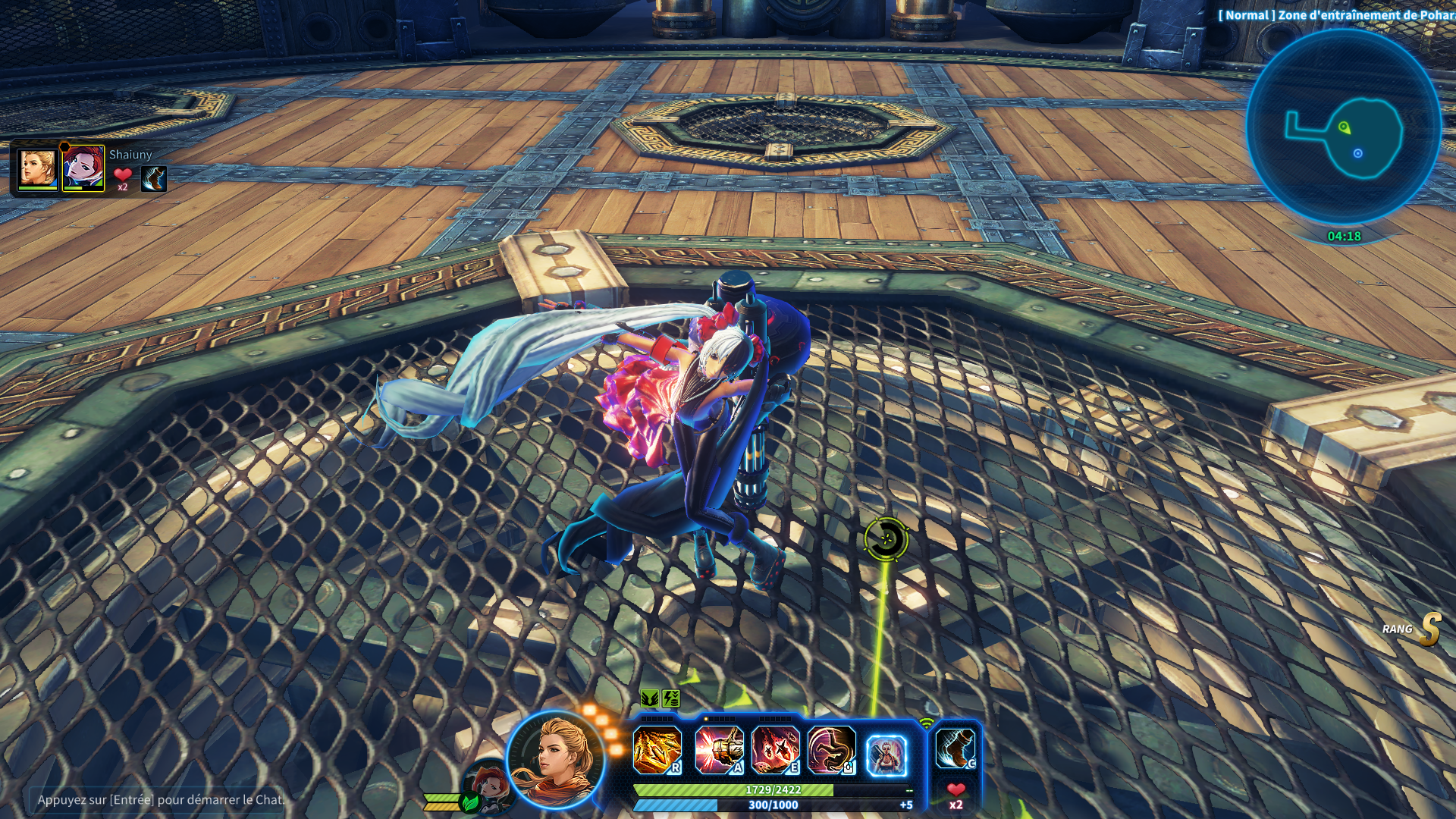Screen dimensions: 1456x819
Task: Open the circular minimap
Action: (1343, 127)
